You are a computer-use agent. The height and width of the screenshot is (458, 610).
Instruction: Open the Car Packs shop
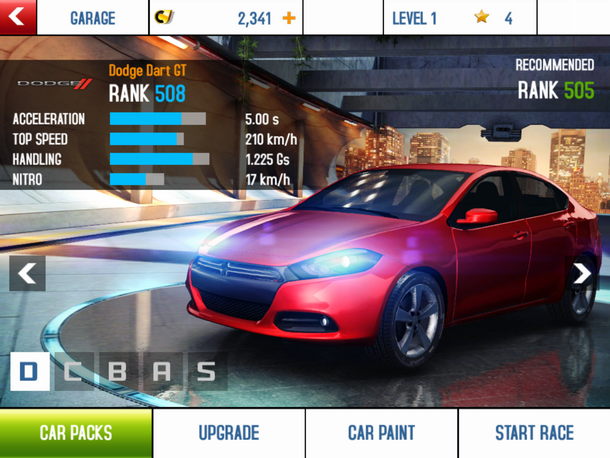click(76, 433)
